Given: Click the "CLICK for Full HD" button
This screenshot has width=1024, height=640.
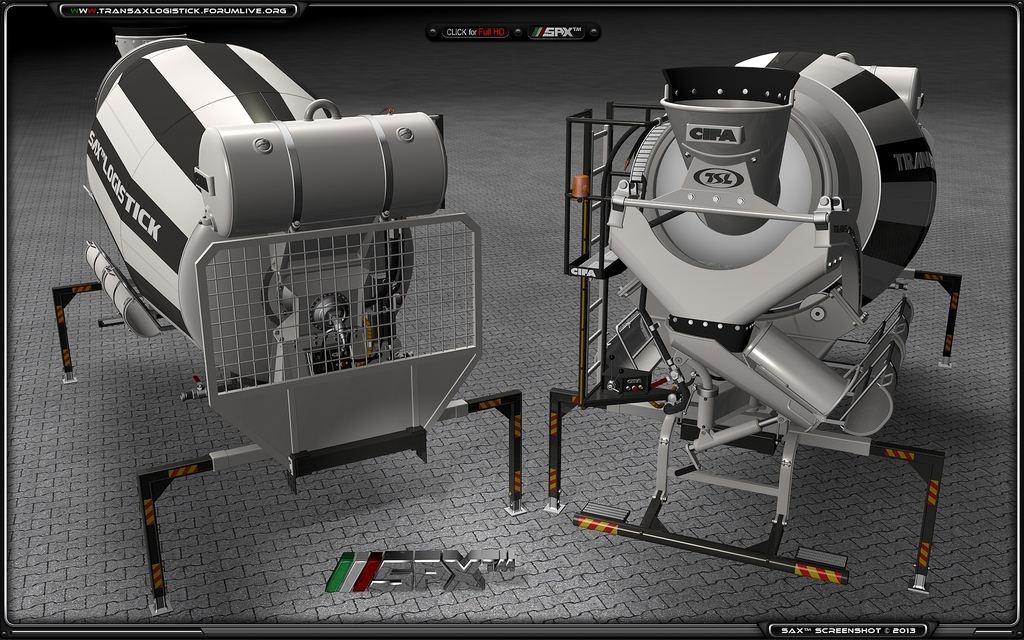Looking at the screenshot, I should [476, 32].
